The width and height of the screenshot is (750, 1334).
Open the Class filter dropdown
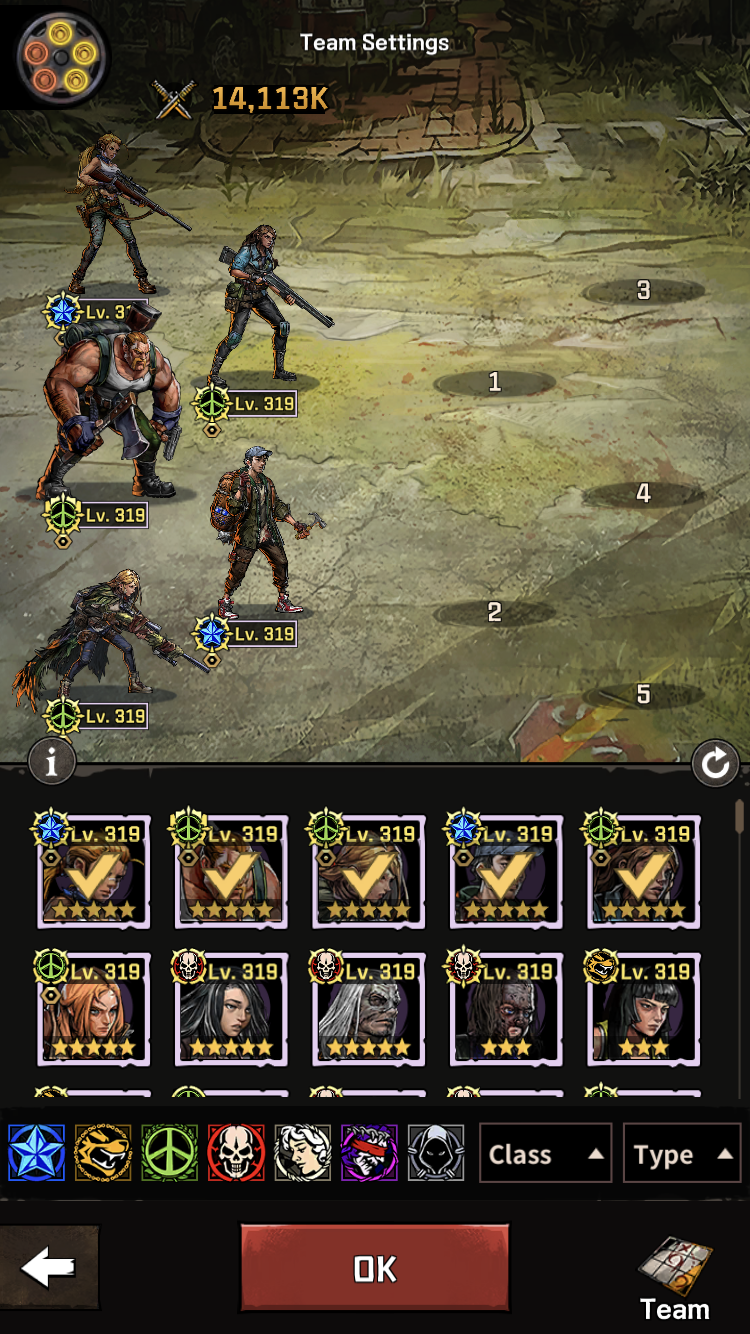click(x=545, y=1154)
